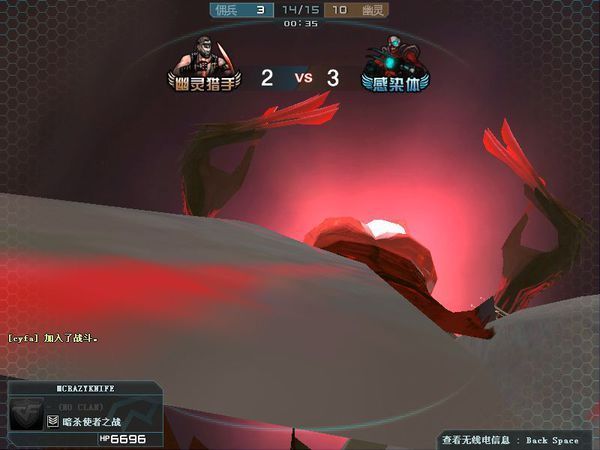Viewport: 600px width, 450px height.
Task: Click the 幽灵猎手 team emblem
Action: tap(205, 65)
